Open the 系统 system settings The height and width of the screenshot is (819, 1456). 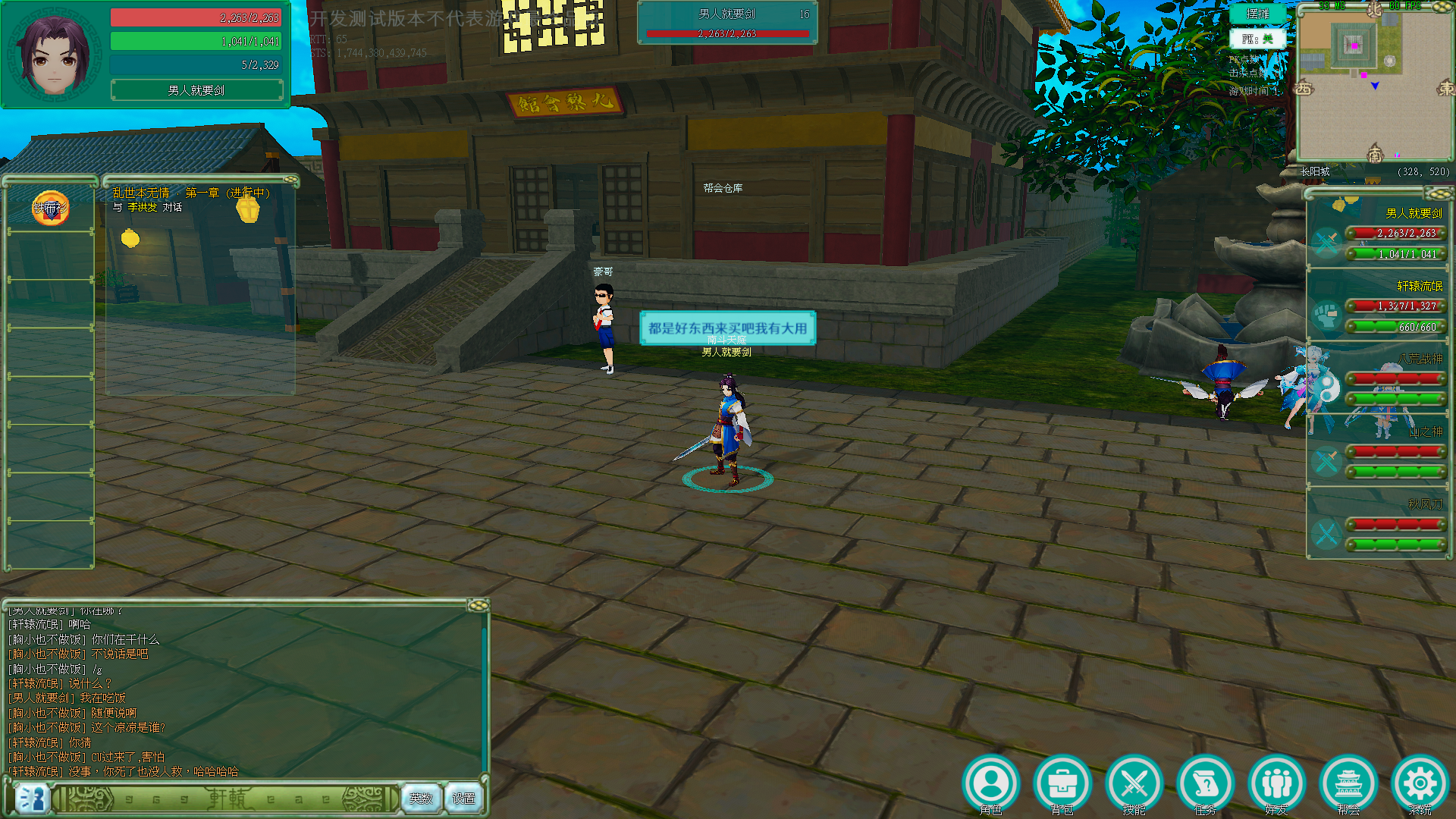point(1420,784)
